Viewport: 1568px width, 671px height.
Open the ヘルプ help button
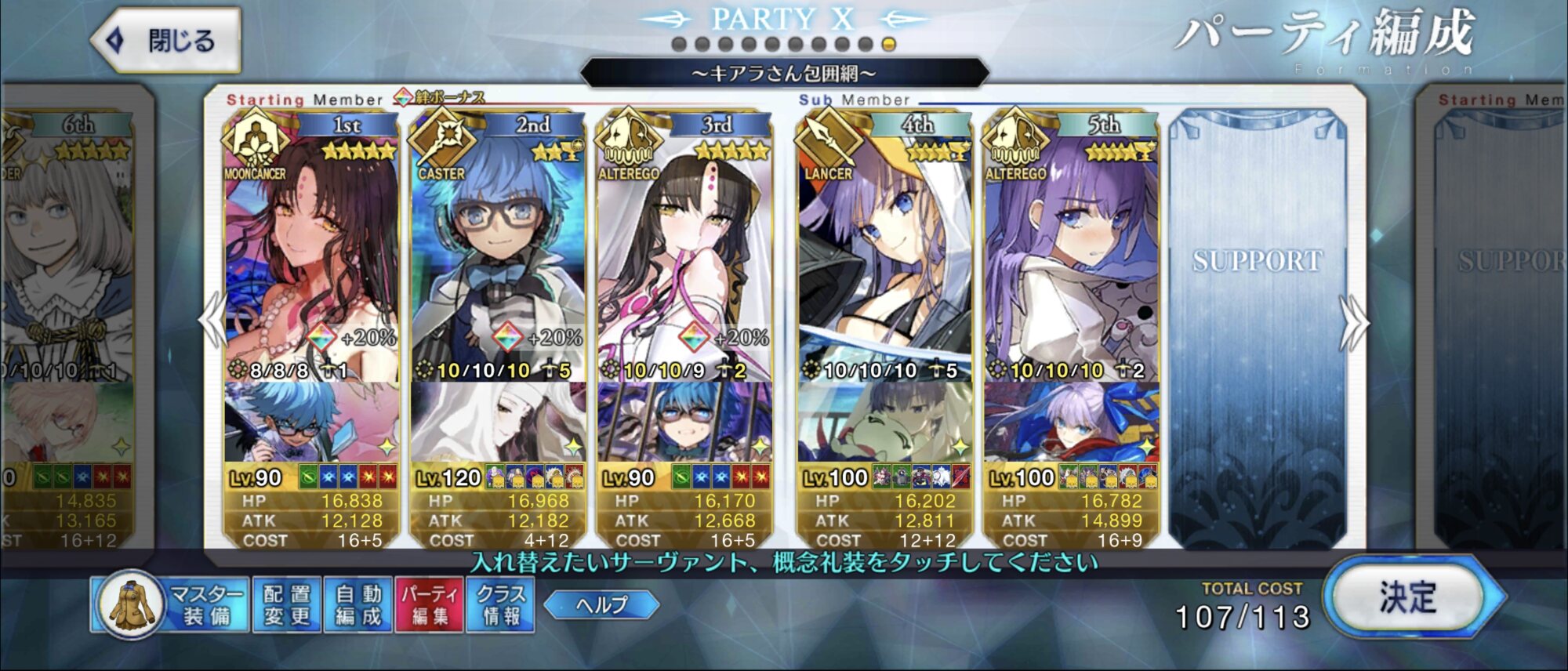pos(601,604)
